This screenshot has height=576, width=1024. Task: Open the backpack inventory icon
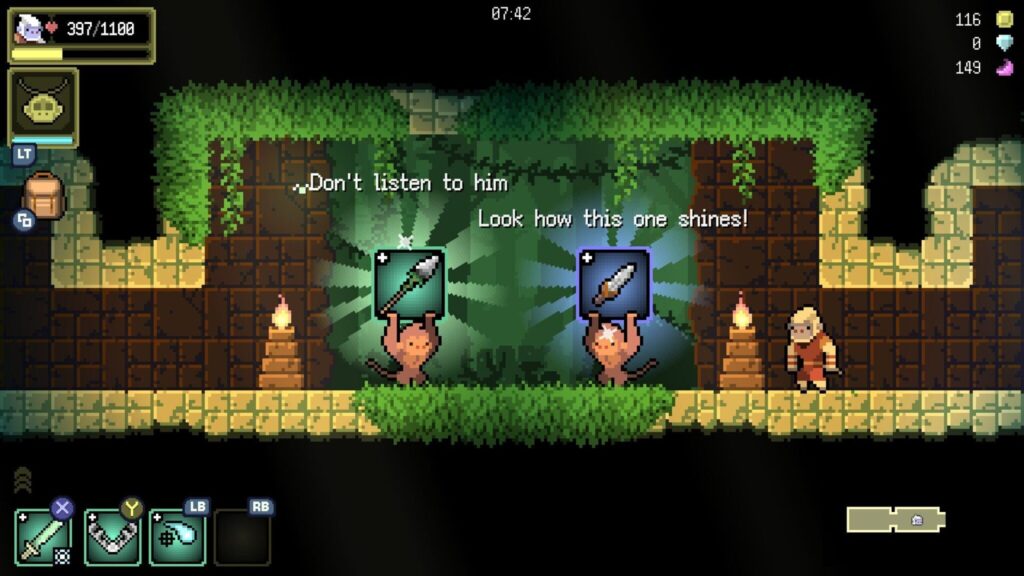42,196
